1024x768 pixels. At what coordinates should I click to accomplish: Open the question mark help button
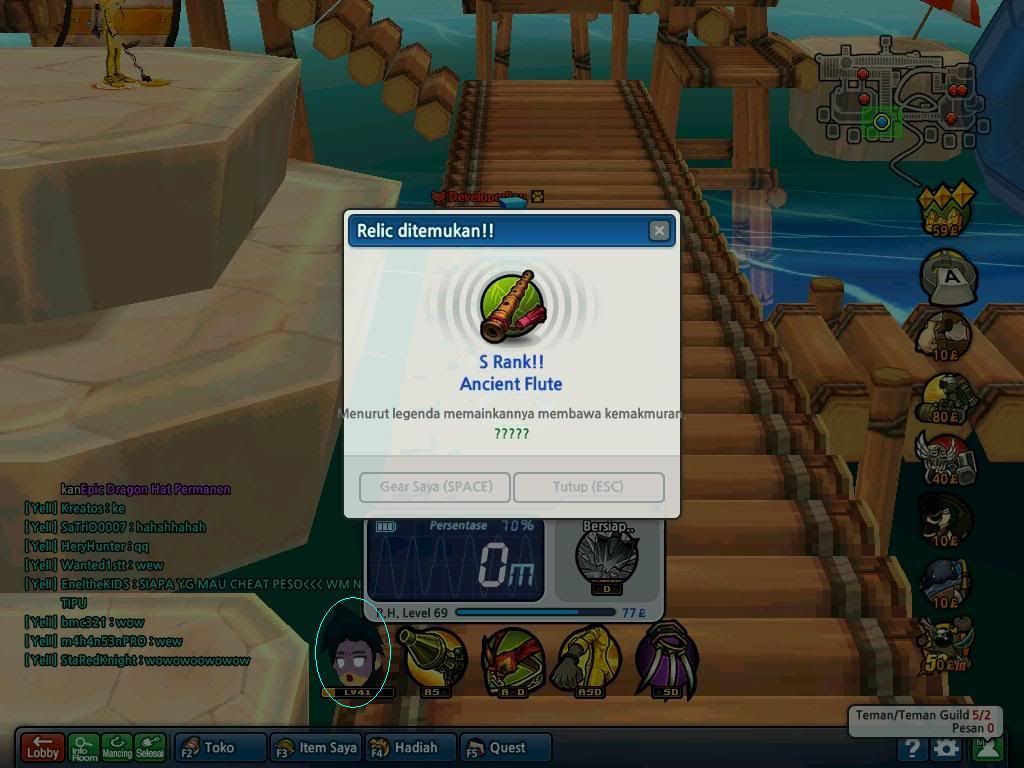pyautogui.click(x=911, y=748)
